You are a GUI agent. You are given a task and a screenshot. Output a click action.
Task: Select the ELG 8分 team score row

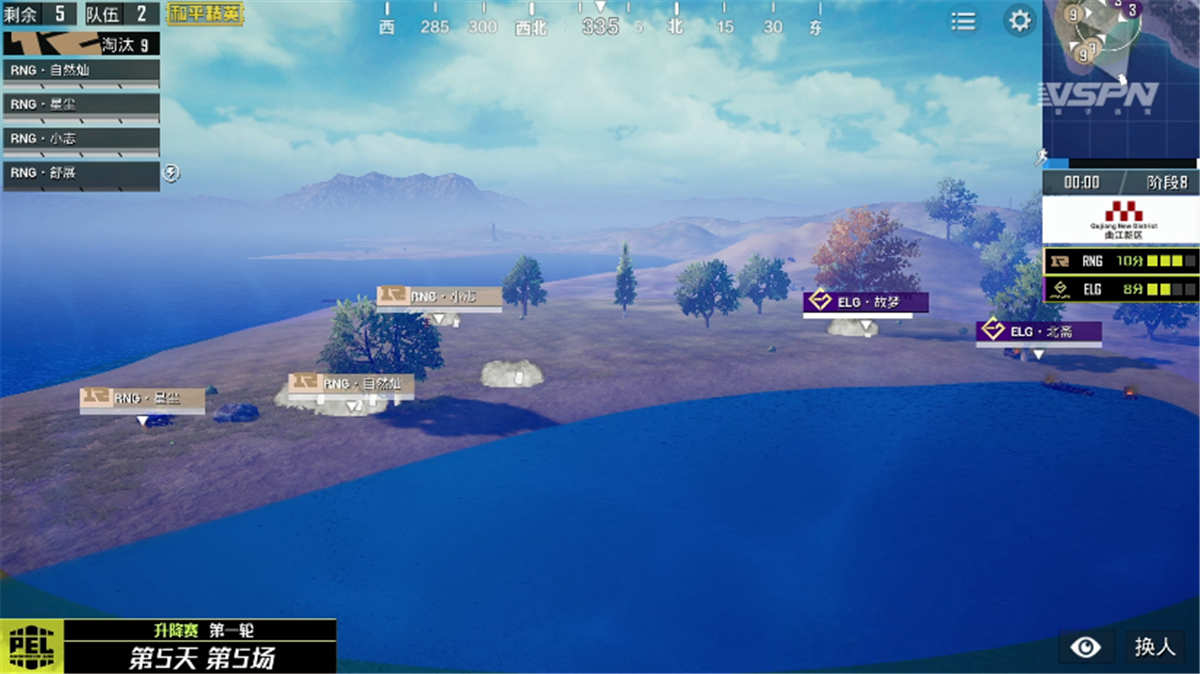tap(1120, 289)
